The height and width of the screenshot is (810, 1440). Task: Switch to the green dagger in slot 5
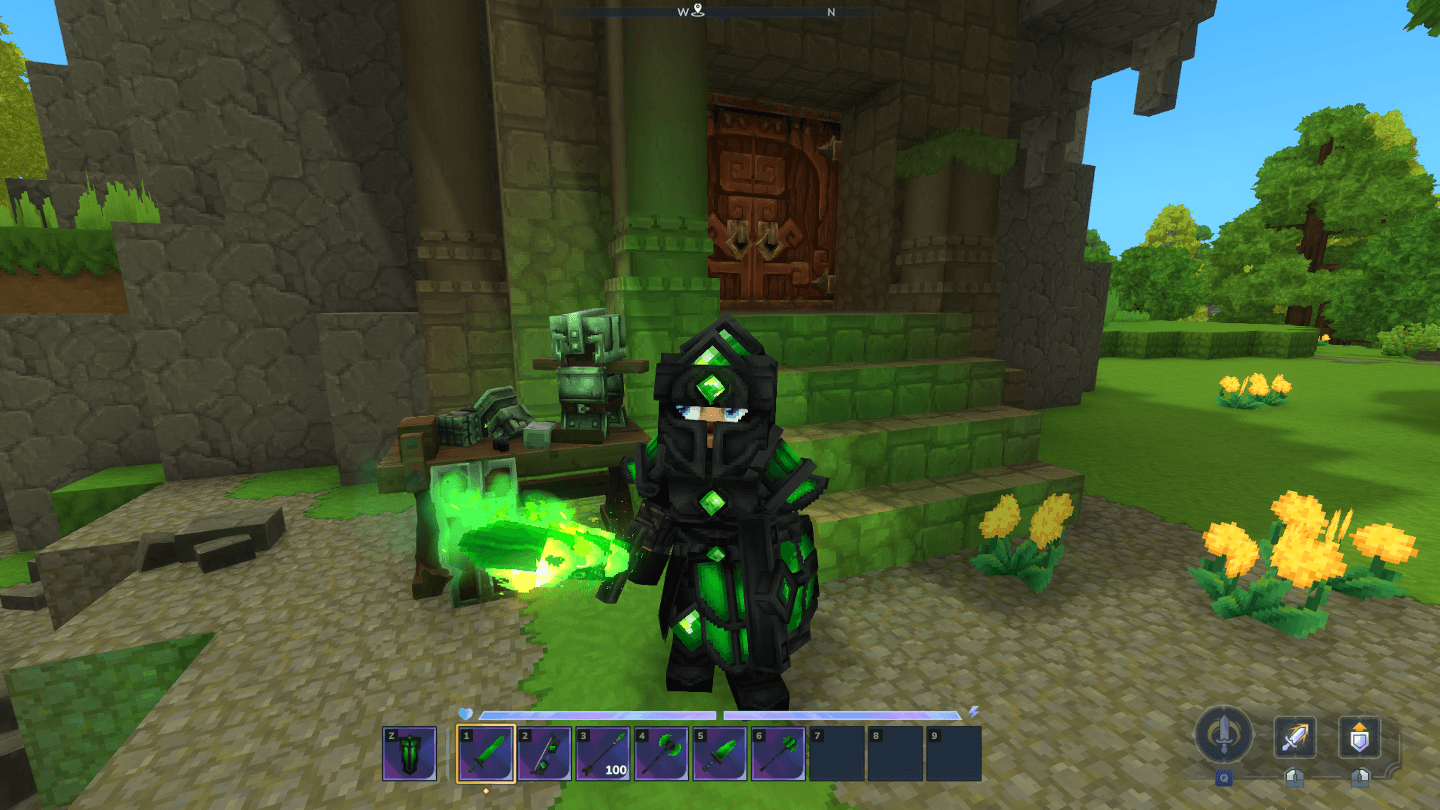[x=720, y=753]
